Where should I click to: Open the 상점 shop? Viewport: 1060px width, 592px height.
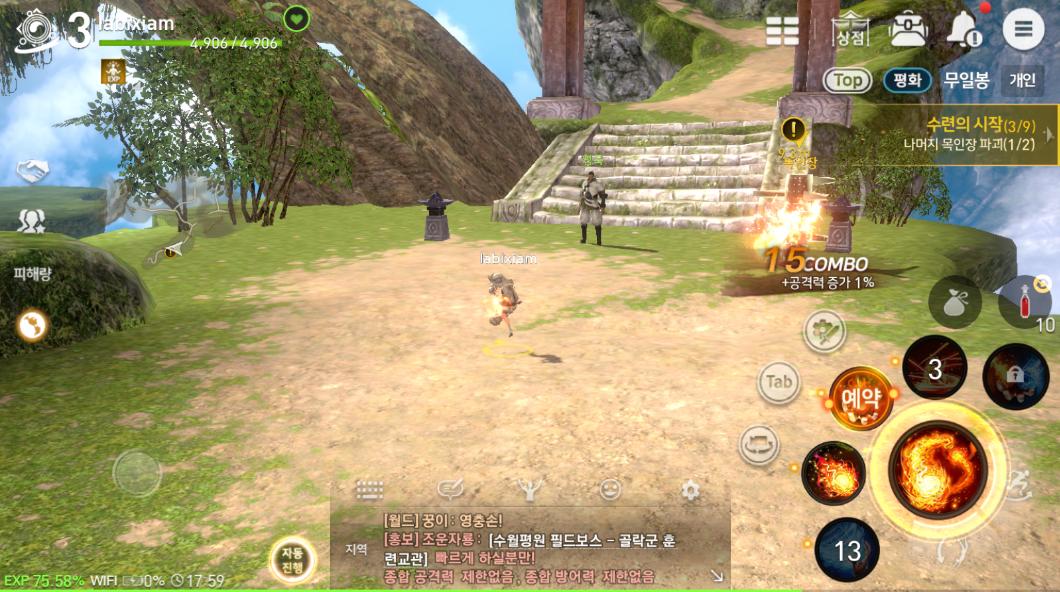[850, 30]
